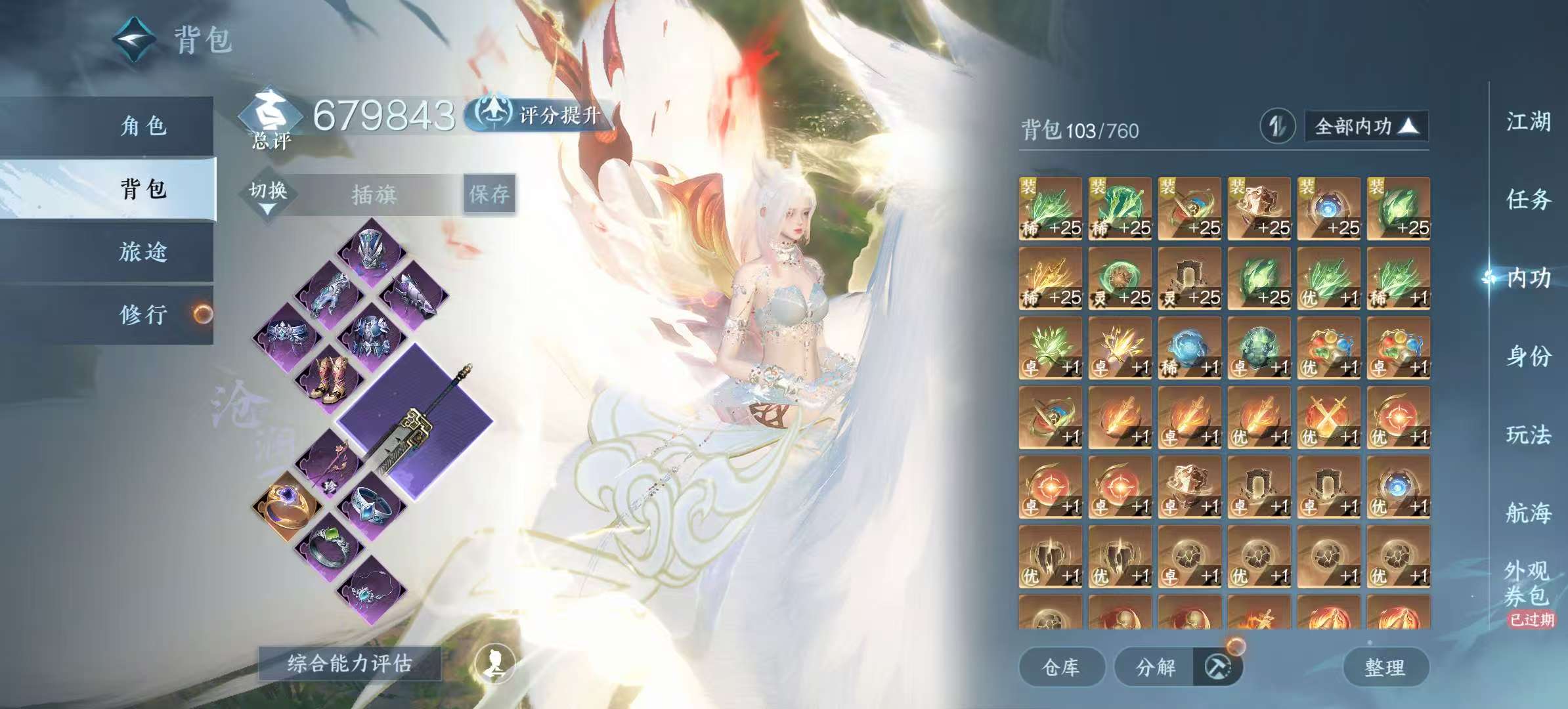Show the 航海 category
The height and width of the screenshot is (709, 1568).
1528,513
